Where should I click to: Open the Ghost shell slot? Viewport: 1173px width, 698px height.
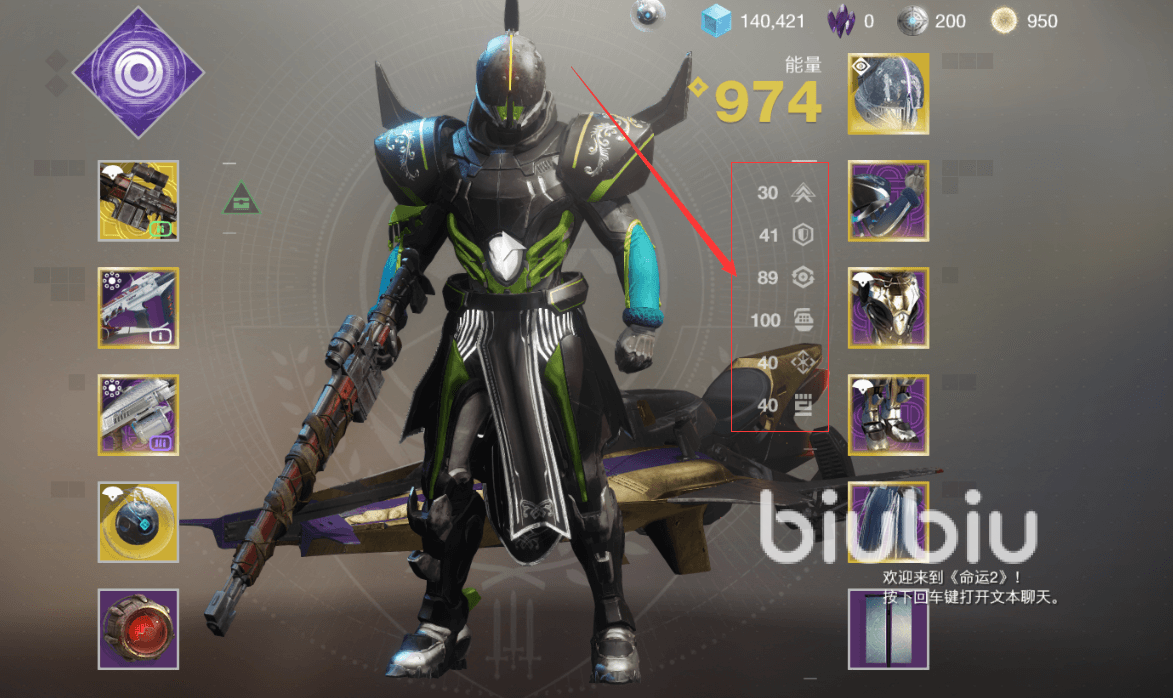[138, 522]
